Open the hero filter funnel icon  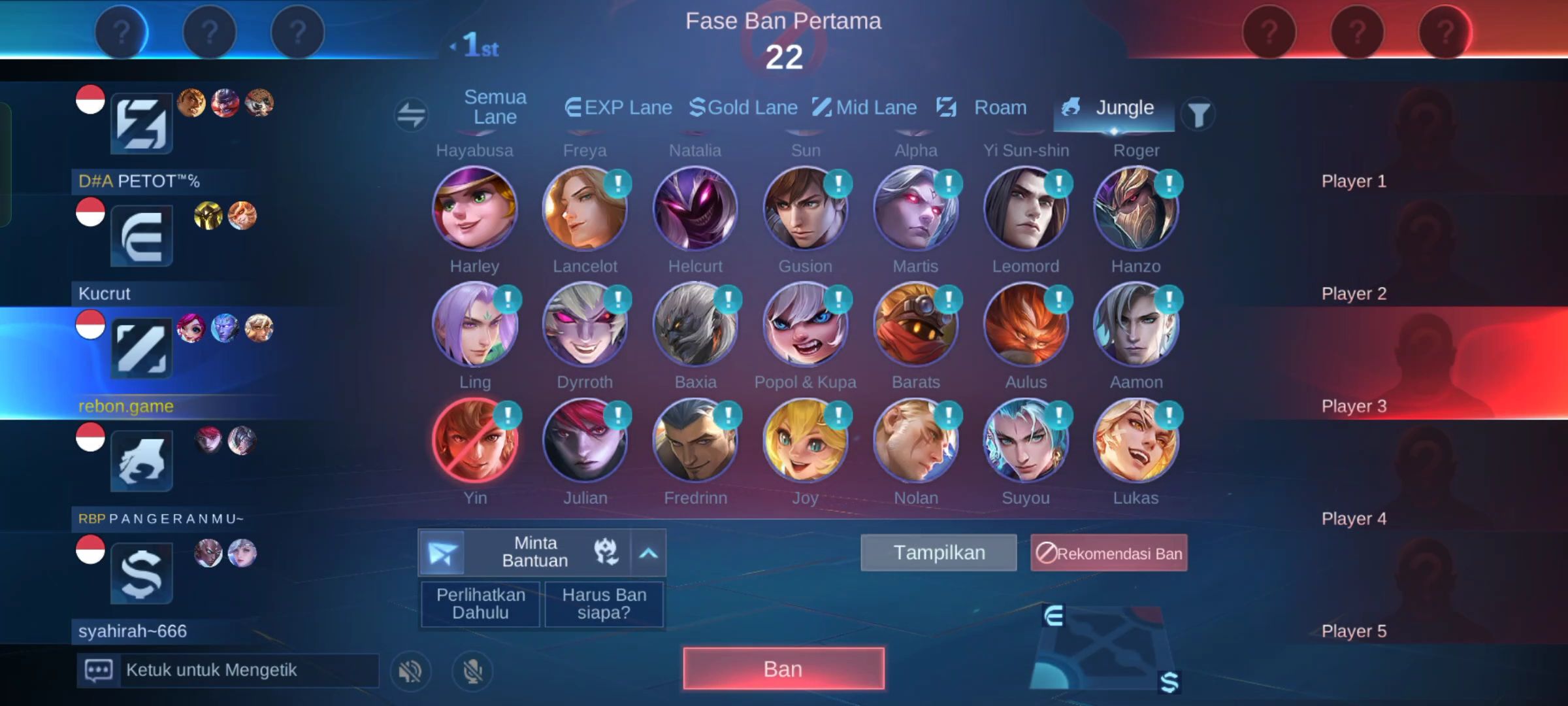coord(1198,114)
